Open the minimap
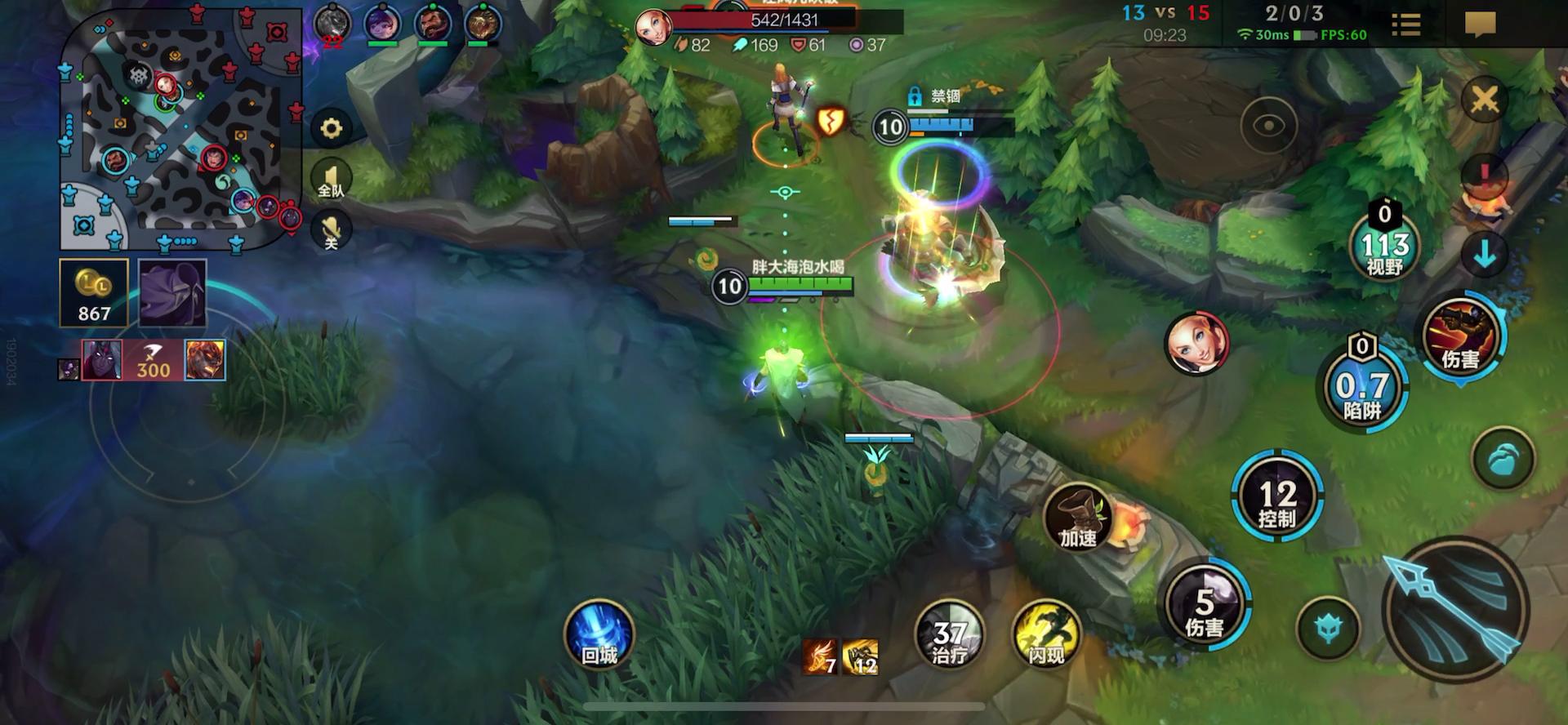This screenshot has width=1568, height=725. coord(181,129)
